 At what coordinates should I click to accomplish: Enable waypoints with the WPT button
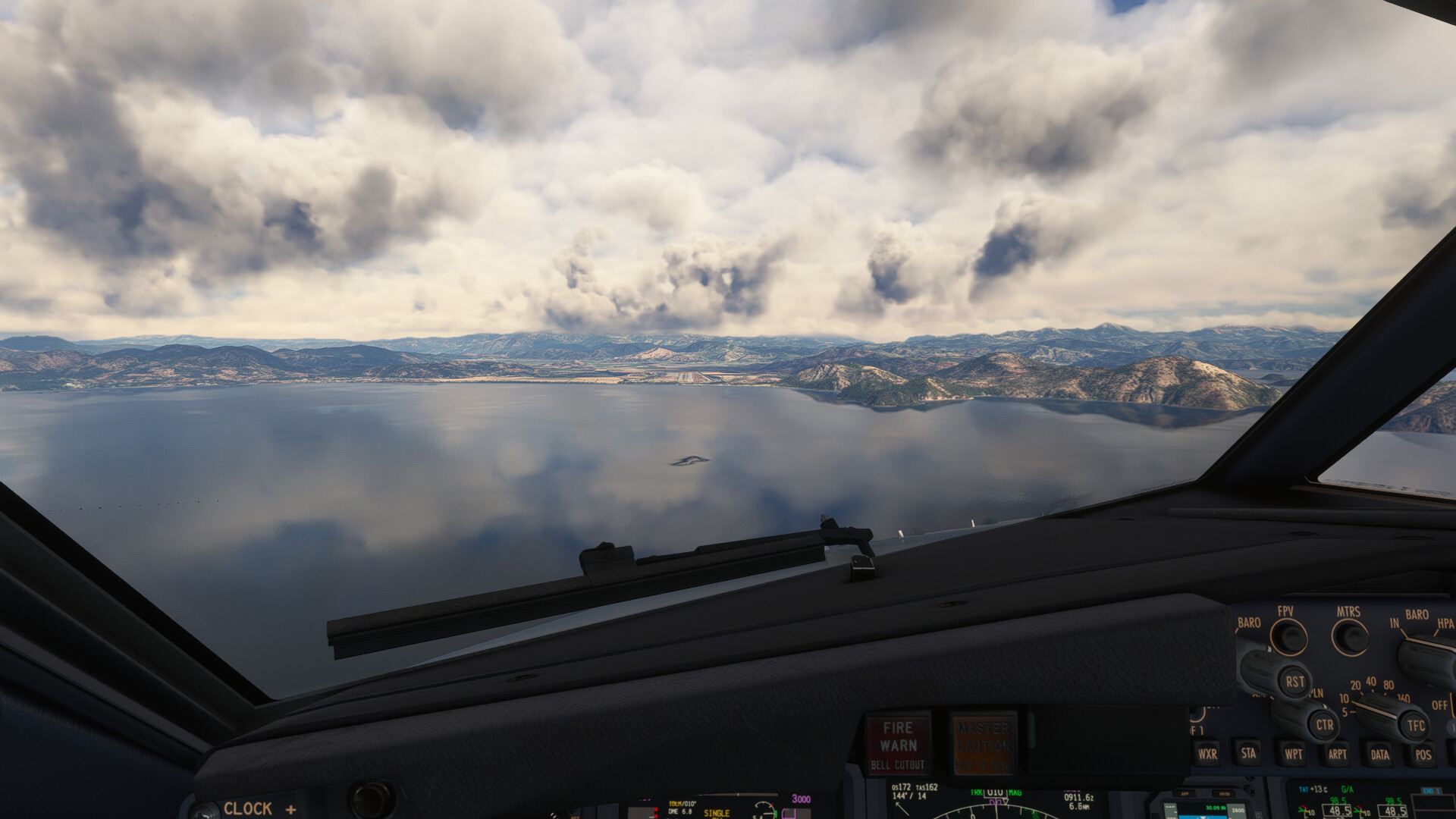point(1293,754)
